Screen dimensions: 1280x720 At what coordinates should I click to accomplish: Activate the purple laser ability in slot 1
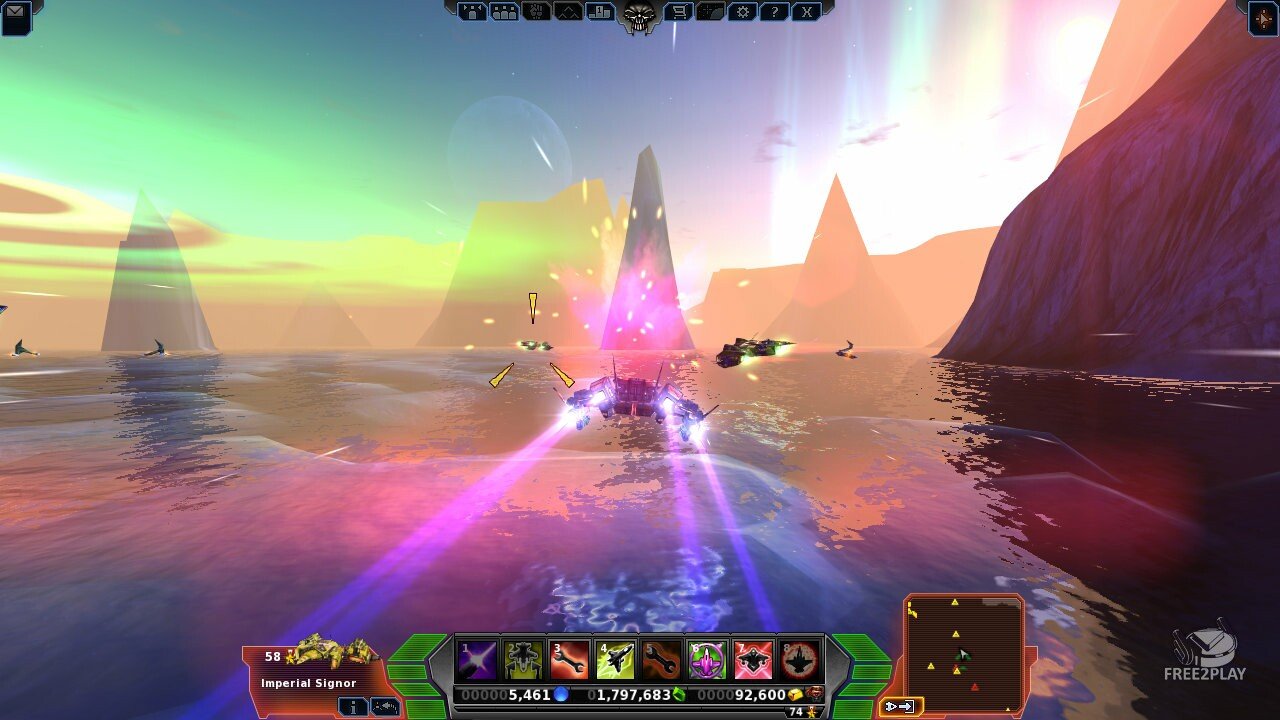pos(477,660)
